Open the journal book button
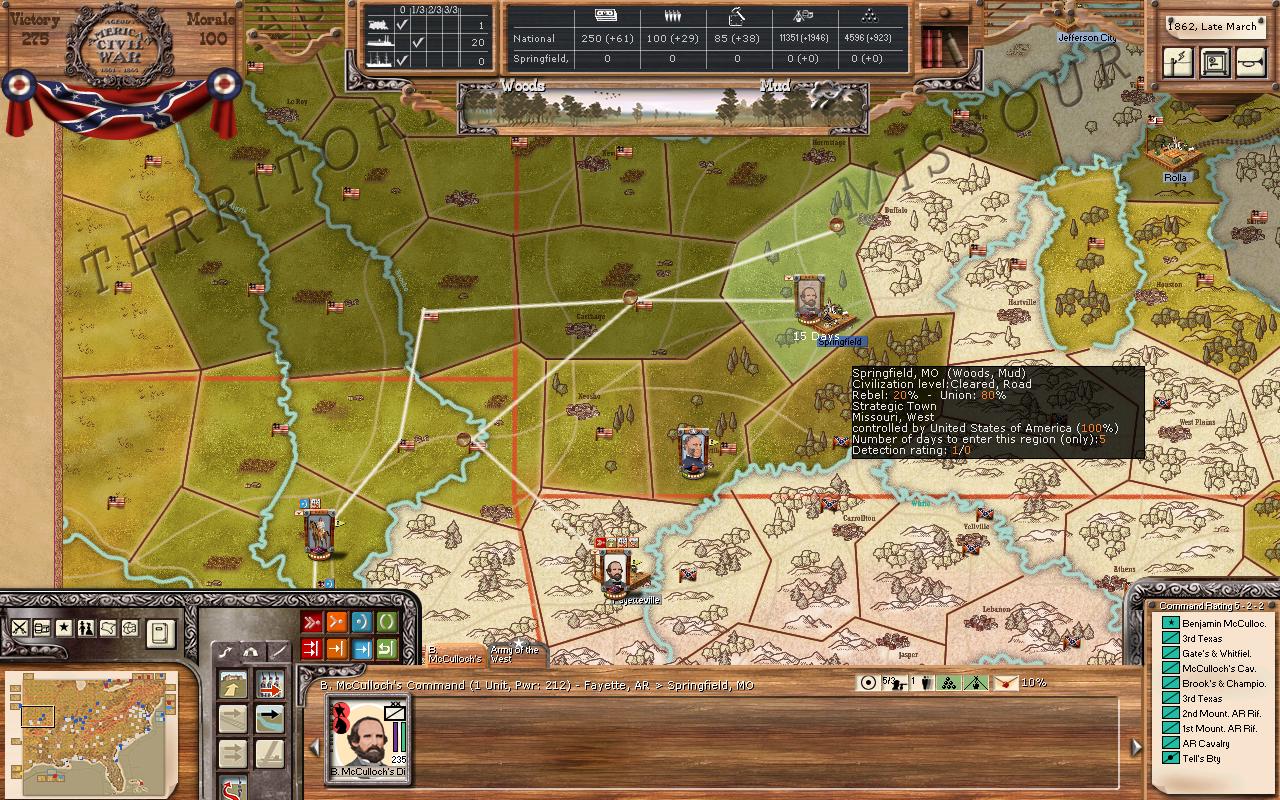The width and height of the screenshot is (1280, 800). 160,632
